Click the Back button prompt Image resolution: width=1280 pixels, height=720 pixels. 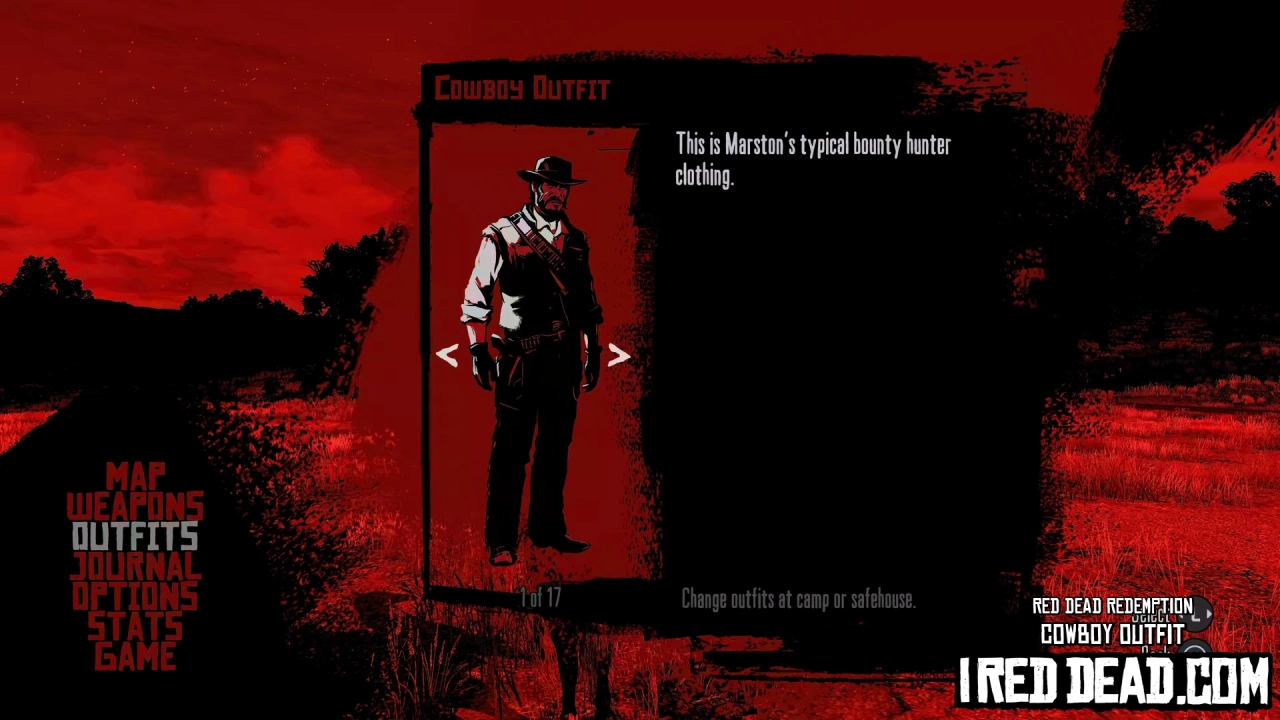click(1155, 650)
